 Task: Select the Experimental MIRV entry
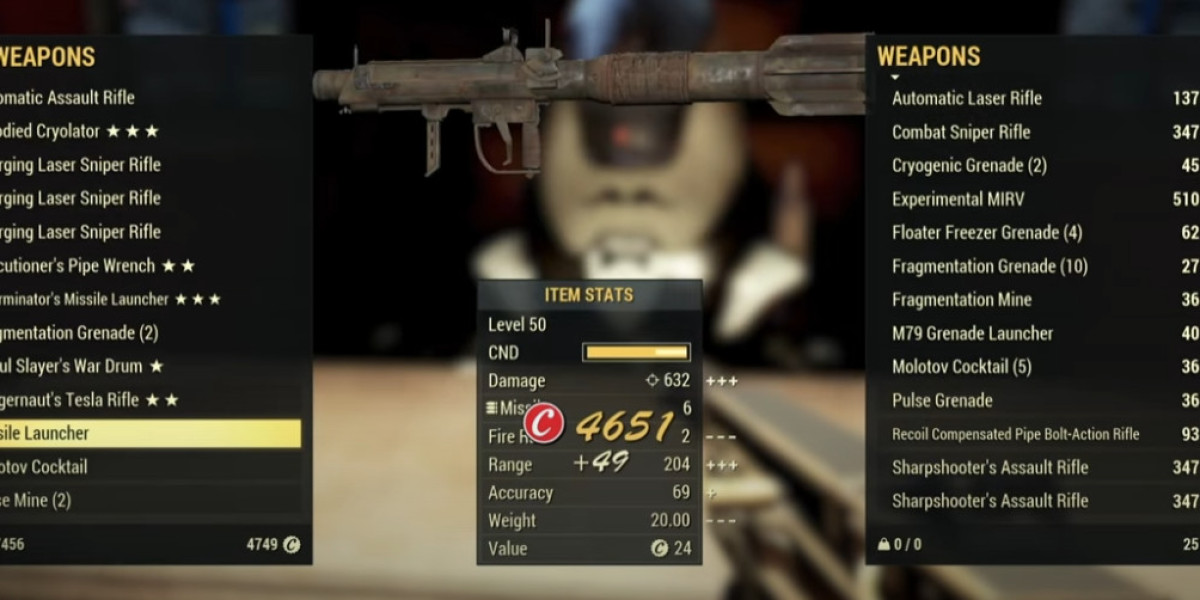(x=957, y=199)
